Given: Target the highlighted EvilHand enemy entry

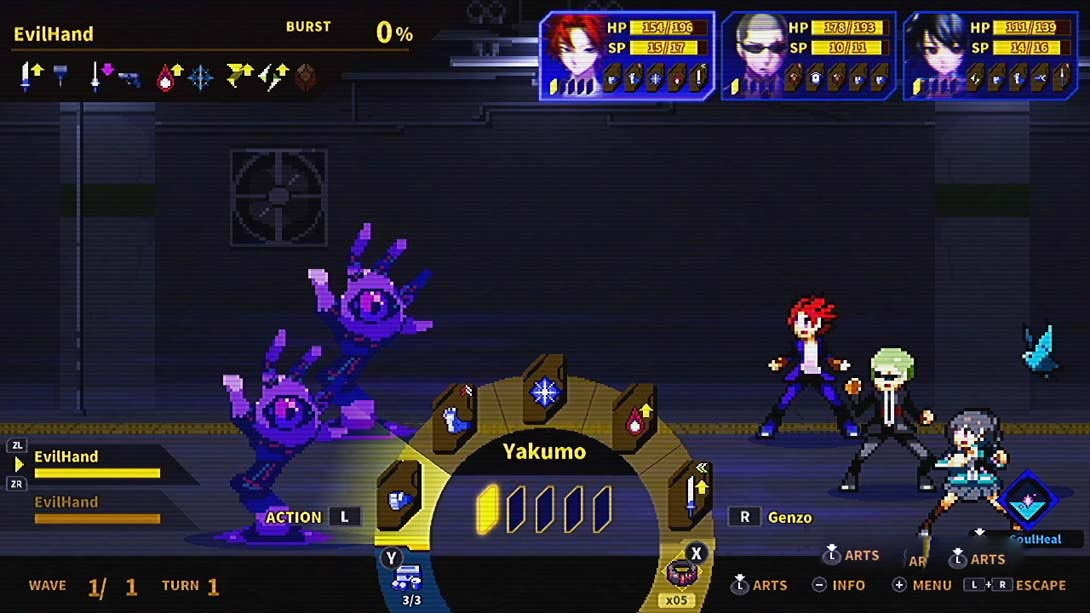Looking at the screenshot, I should pyautogui.click(x=96, y=463).
